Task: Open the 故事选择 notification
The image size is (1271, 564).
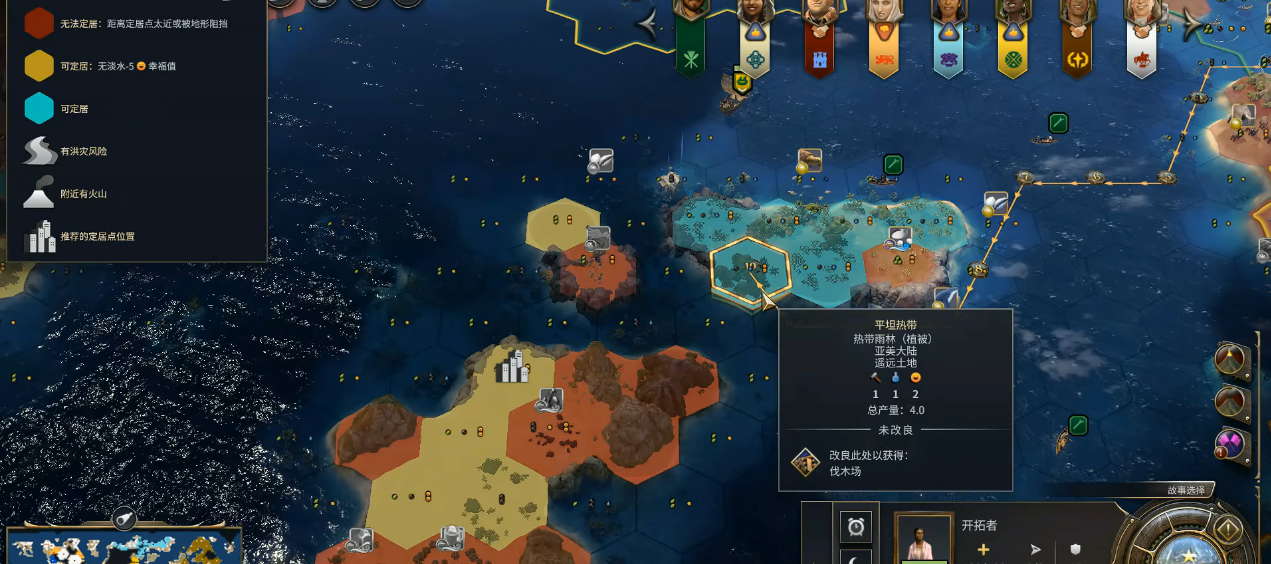Action: pyautogui.click(x=1186, y=490)
